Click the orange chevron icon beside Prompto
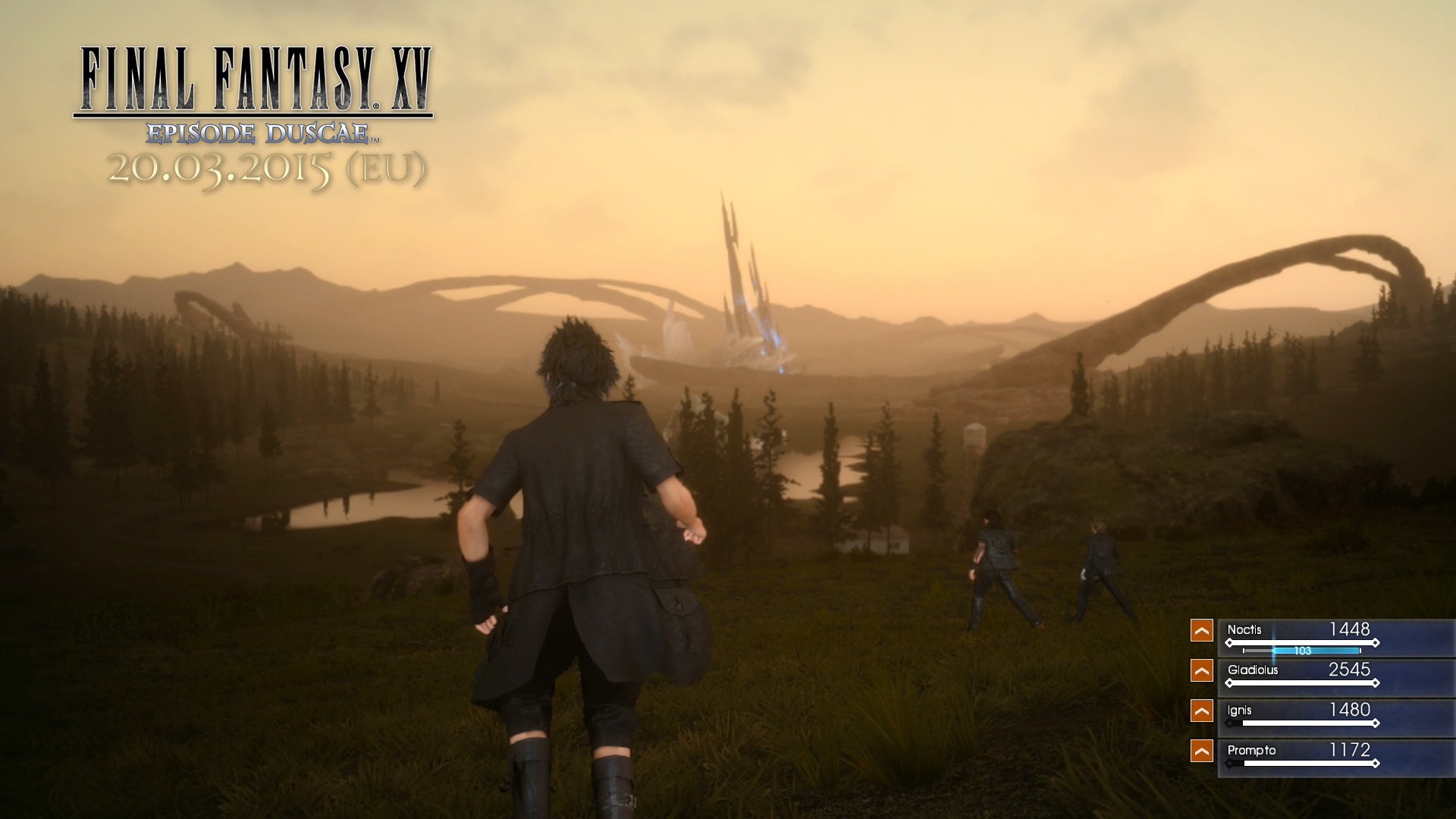Image resolution: width=1456 pixels, height=819 pixels. (x=1201, y=750)
